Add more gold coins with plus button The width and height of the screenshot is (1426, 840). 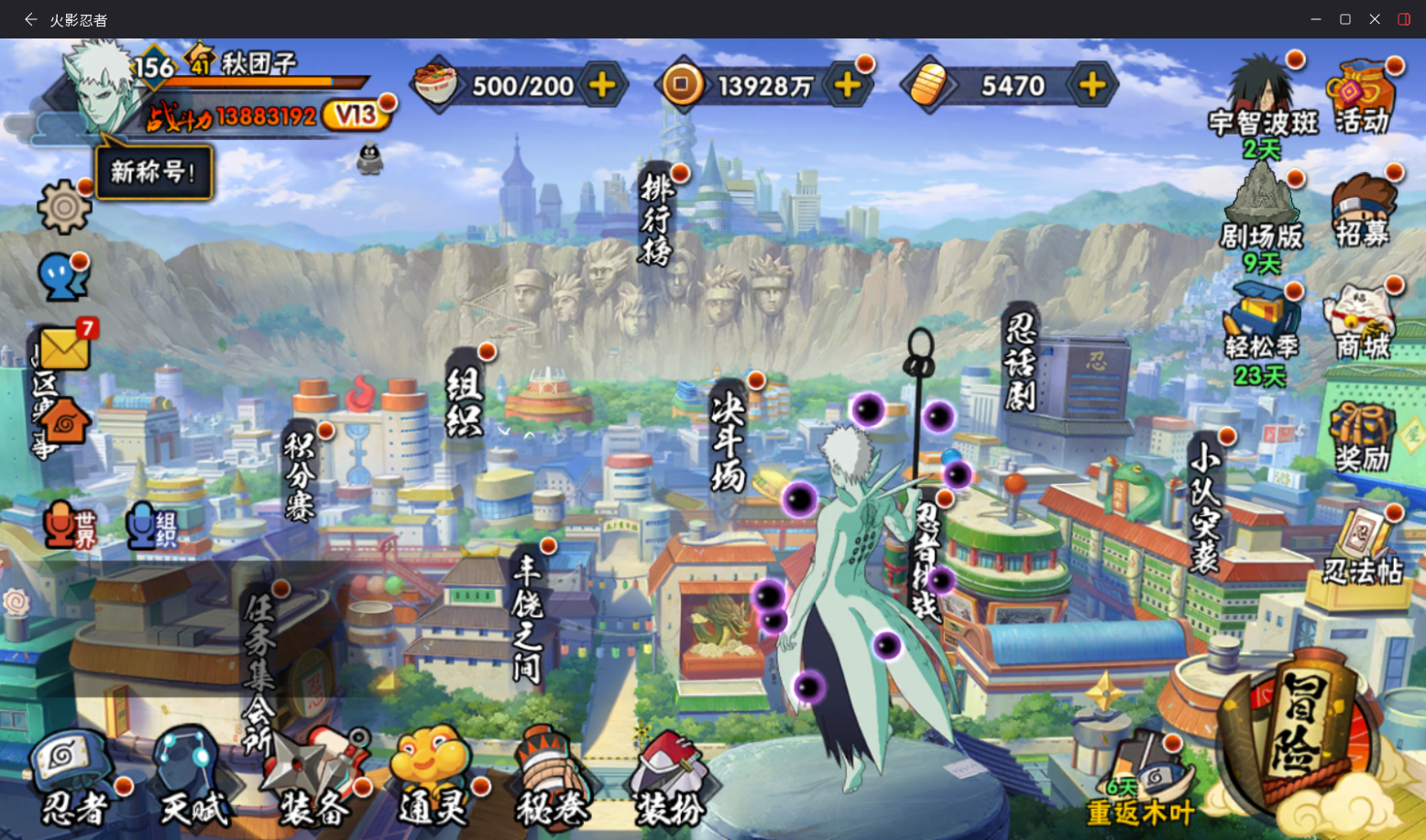pyautogui.click(x=848, y=85)
